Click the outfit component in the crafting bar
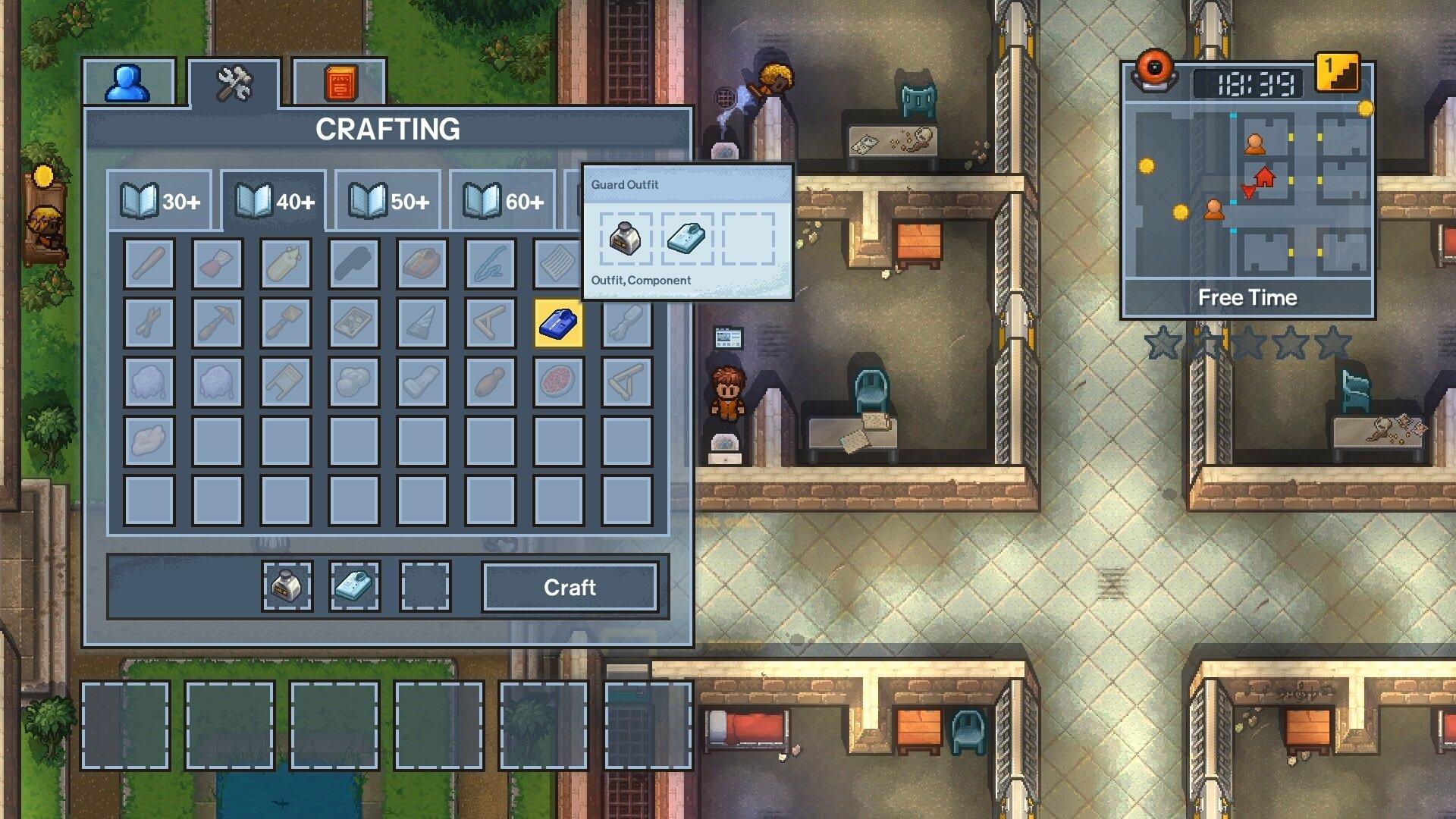 click(356, 588)
